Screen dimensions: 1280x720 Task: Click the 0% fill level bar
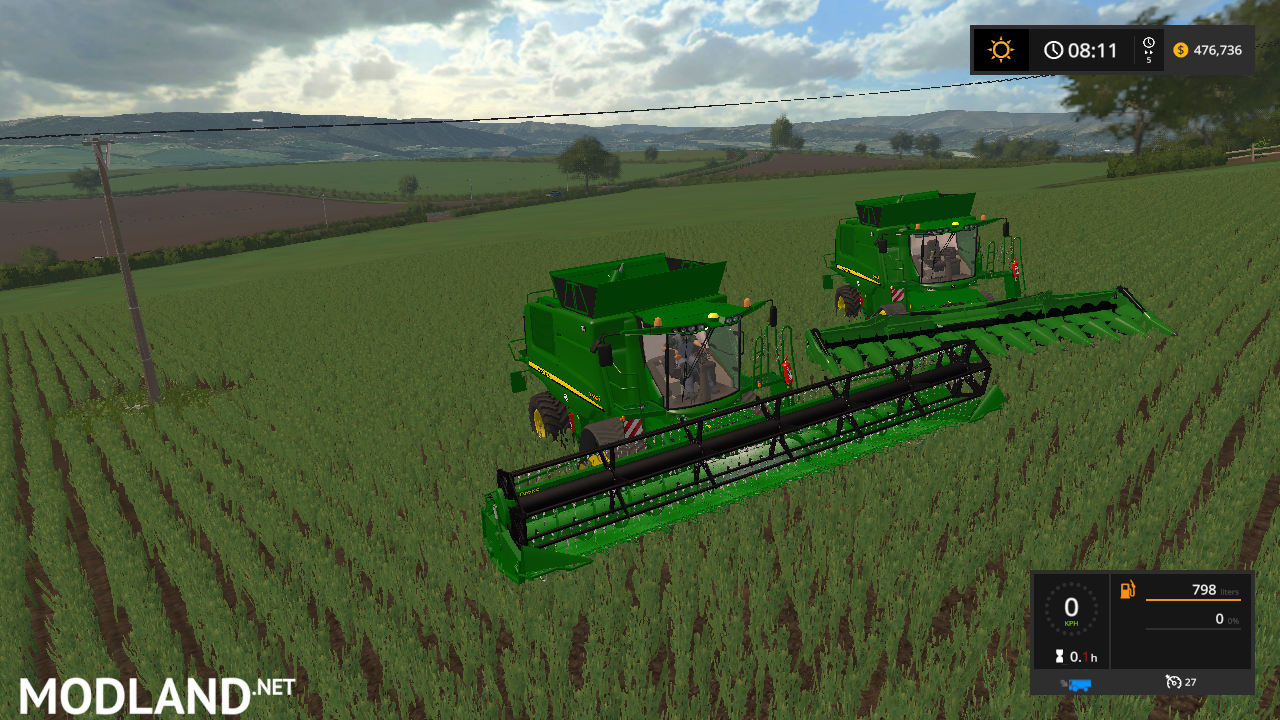(1194, 628)
